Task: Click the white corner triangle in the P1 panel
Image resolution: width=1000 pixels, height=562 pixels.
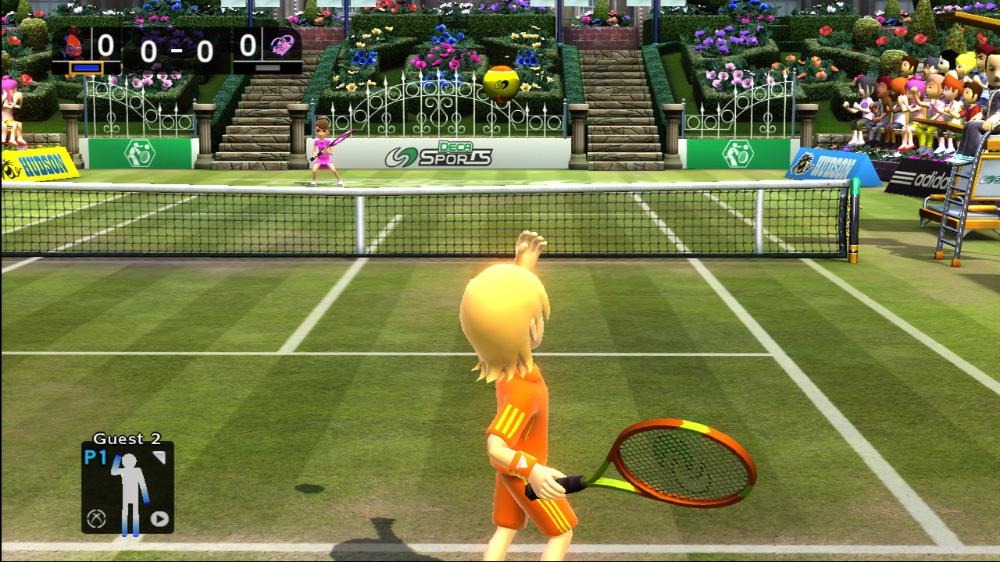Action: (x=158, y=457)
